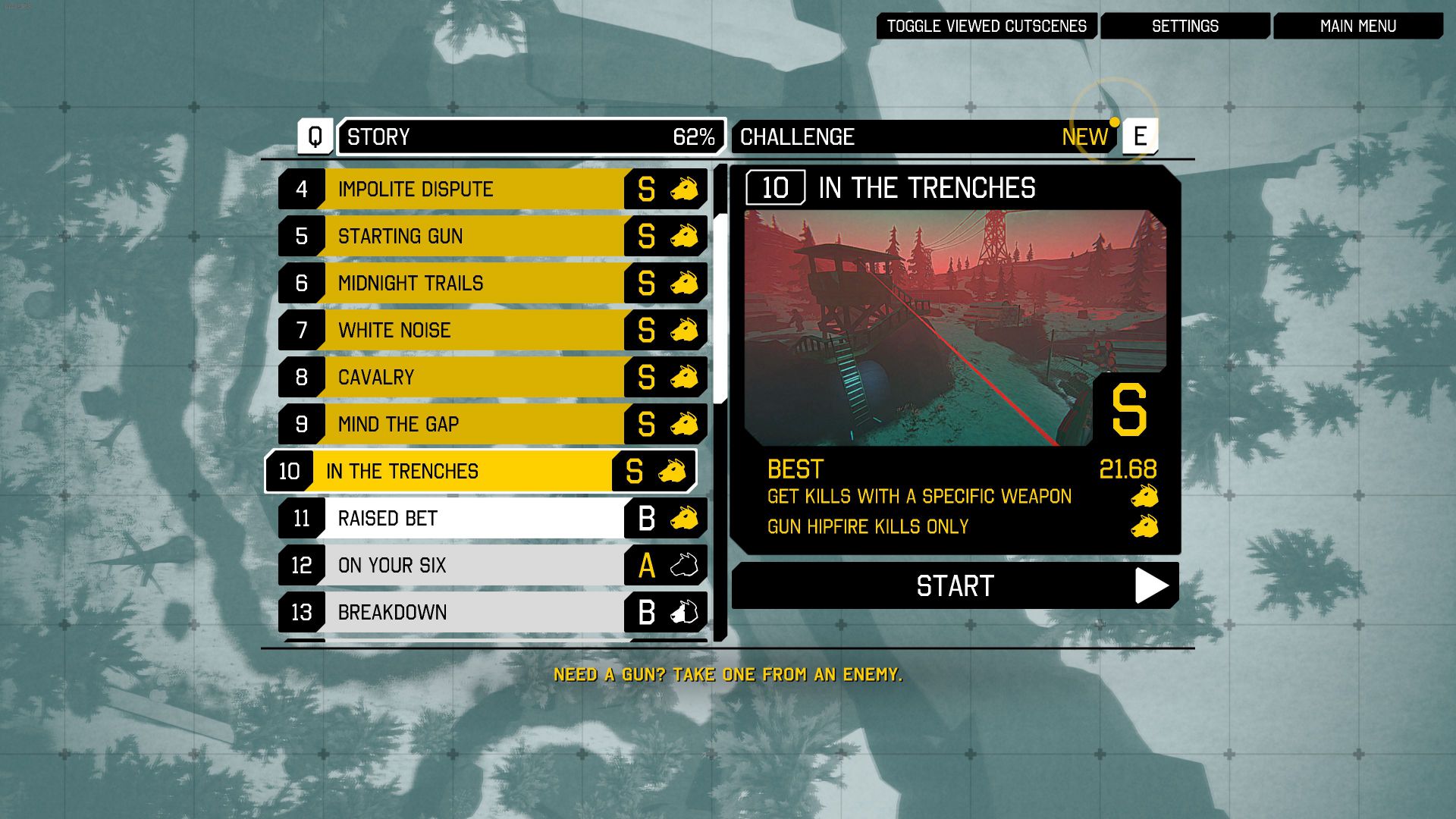The width and height of the screenshot is (1456, 819).
Task: Click the In the Trenches preview image
Action: [918, 328]
